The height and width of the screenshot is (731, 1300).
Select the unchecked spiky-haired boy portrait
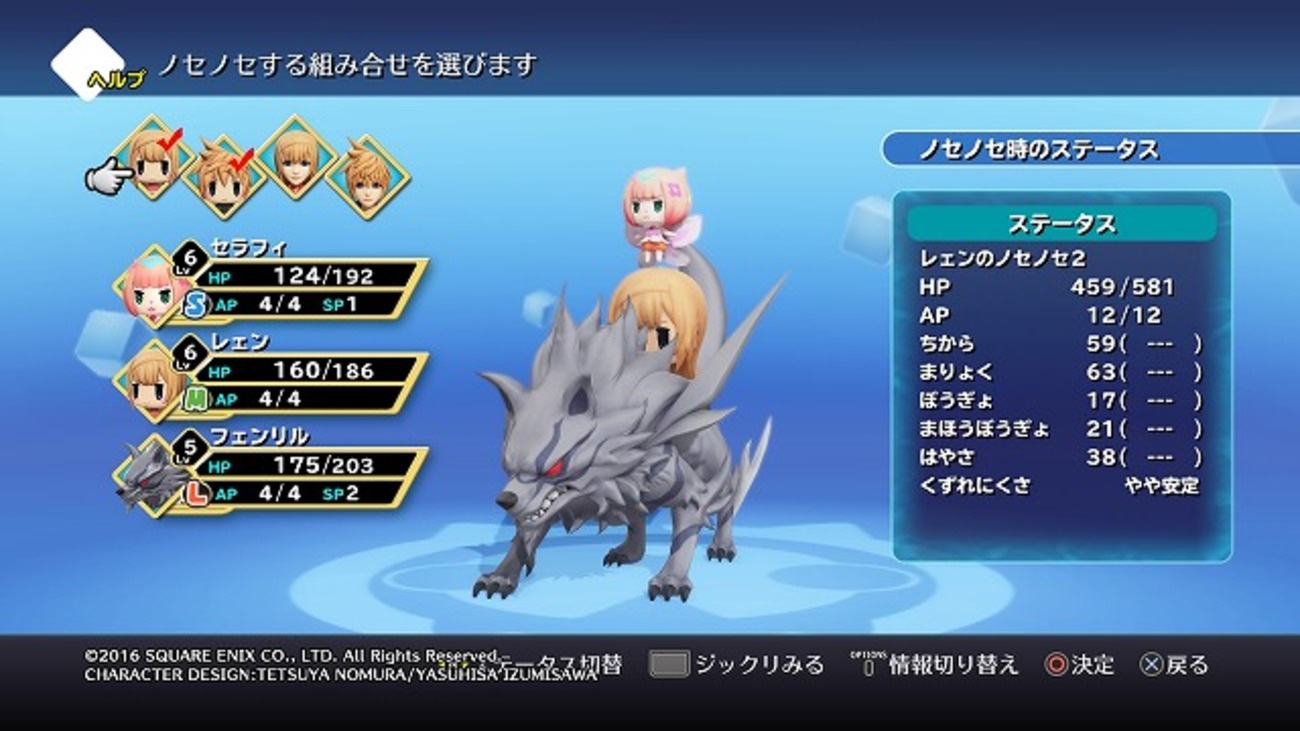367,176
